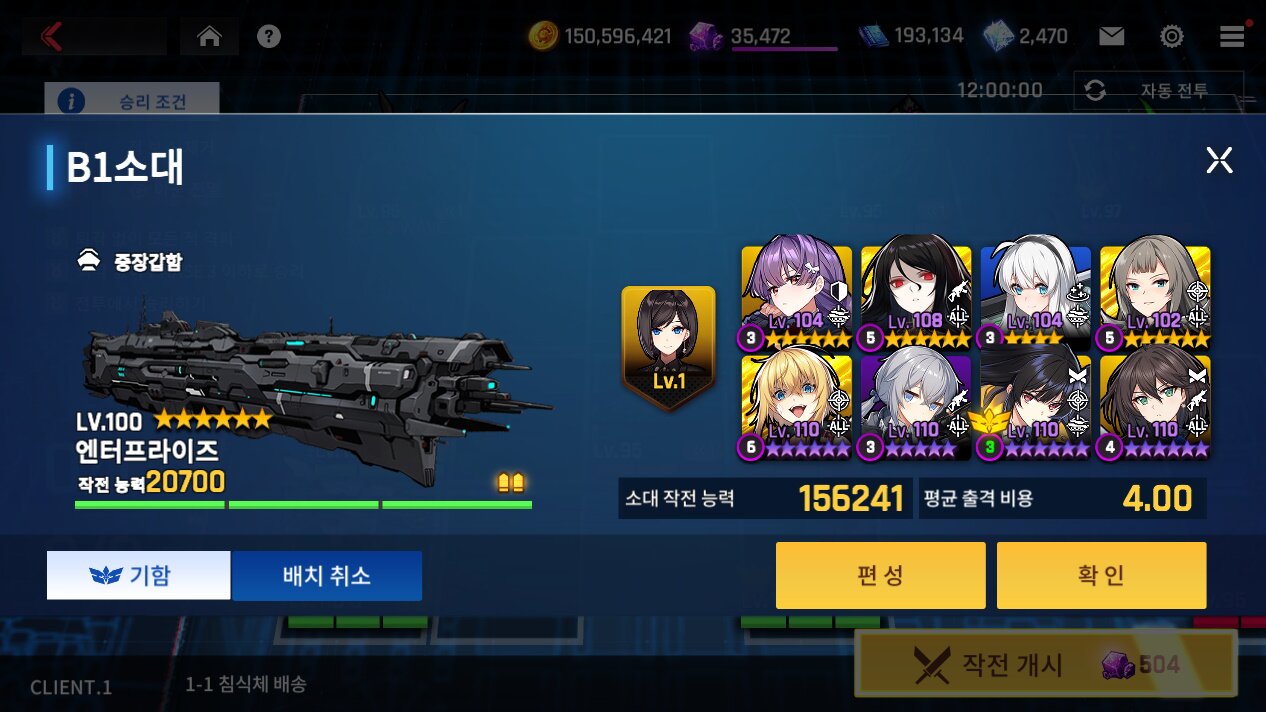Close the B1소대 squad panel
Viewport: 1266px width, 712px height.
[1219, 160]
